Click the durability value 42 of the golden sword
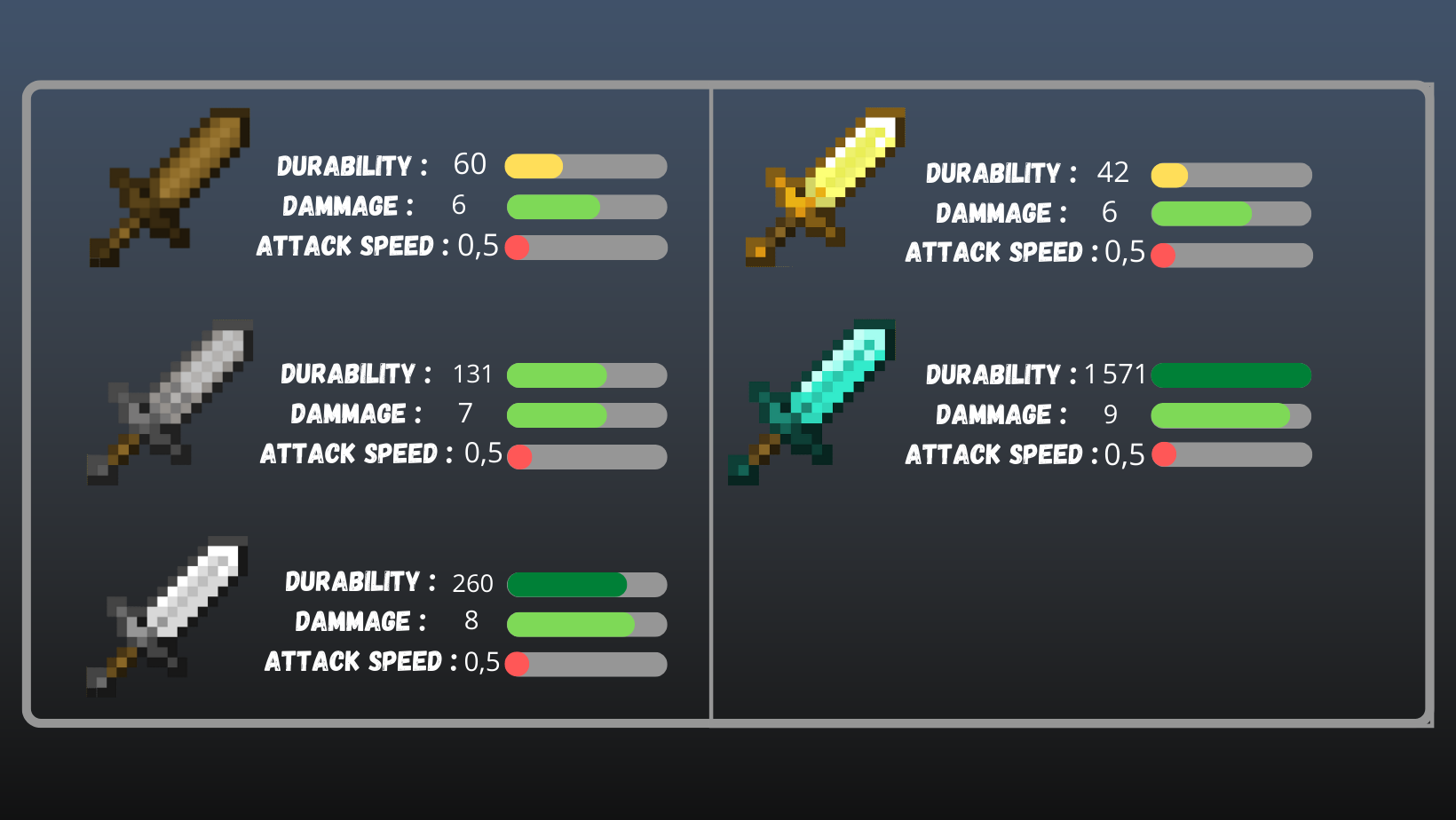Viewport: 1456px width, 820px height. [x=1113, y=173]
